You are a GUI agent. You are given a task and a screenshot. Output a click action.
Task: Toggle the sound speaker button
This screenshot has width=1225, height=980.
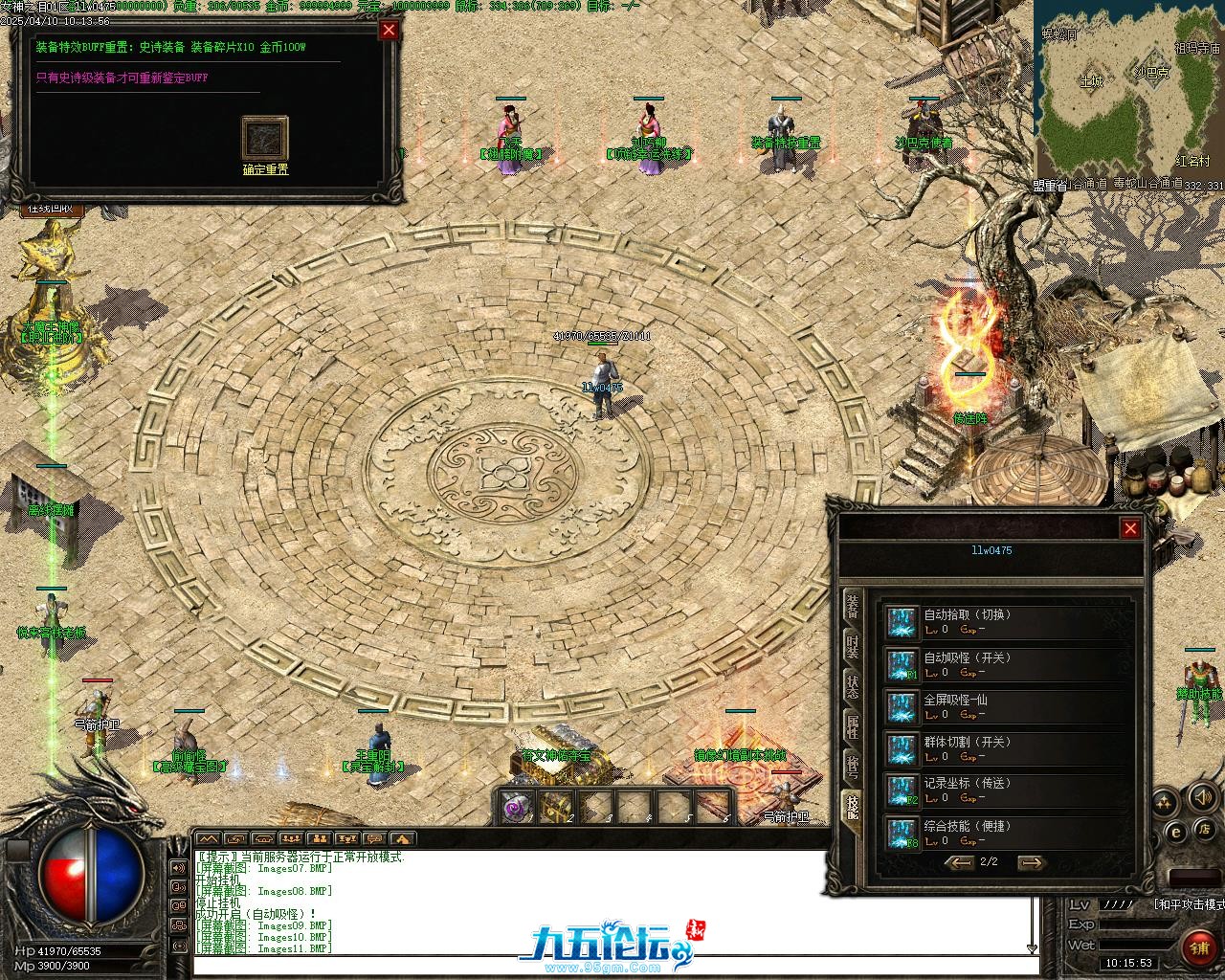pyautogui.click(x=1201, y=797)
